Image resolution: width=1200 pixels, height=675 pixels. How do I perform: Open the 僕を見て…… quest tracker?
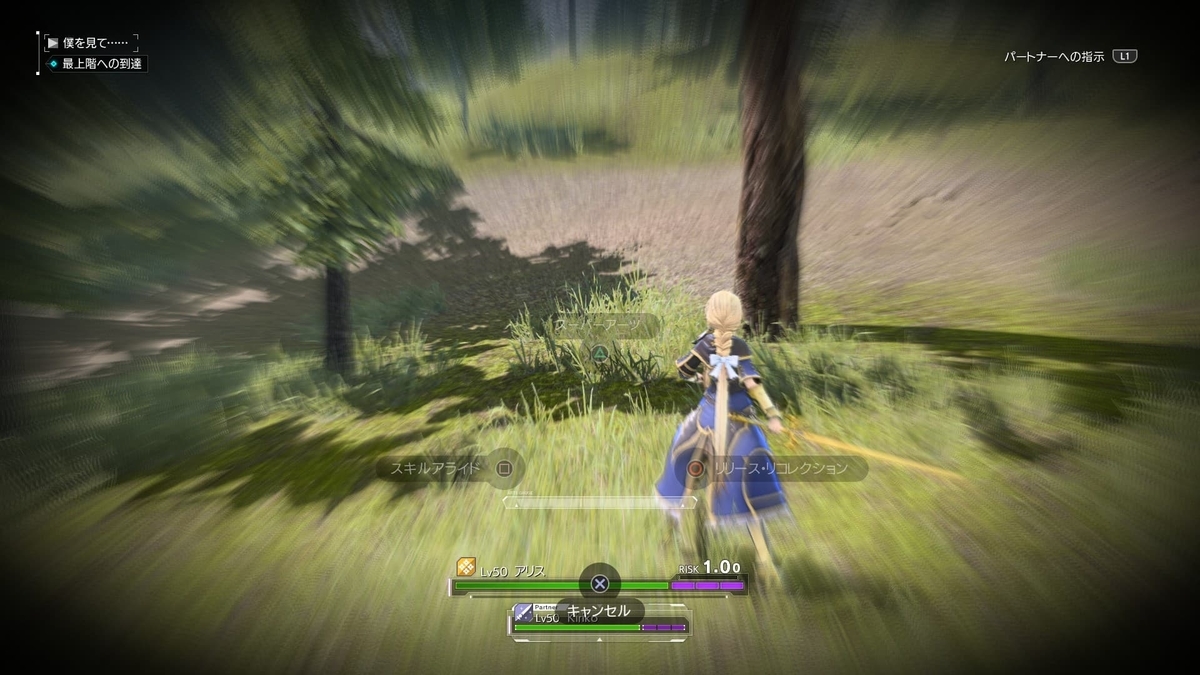(x=94, y=43)
